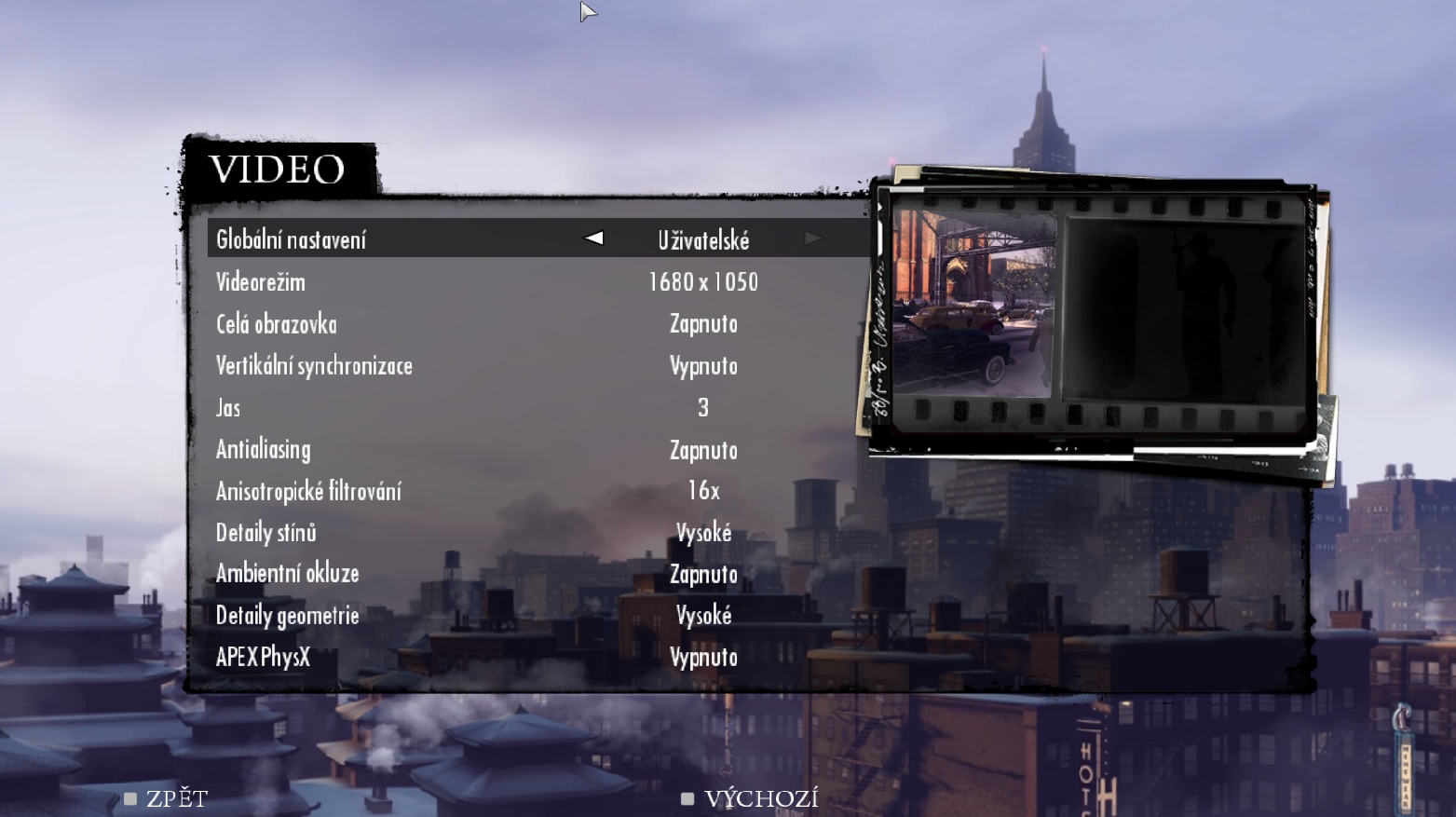The height and width of the screenshot is (817, 1456).
Task: Select the Globální nastavení row
Action: click(x=292, y=239)
